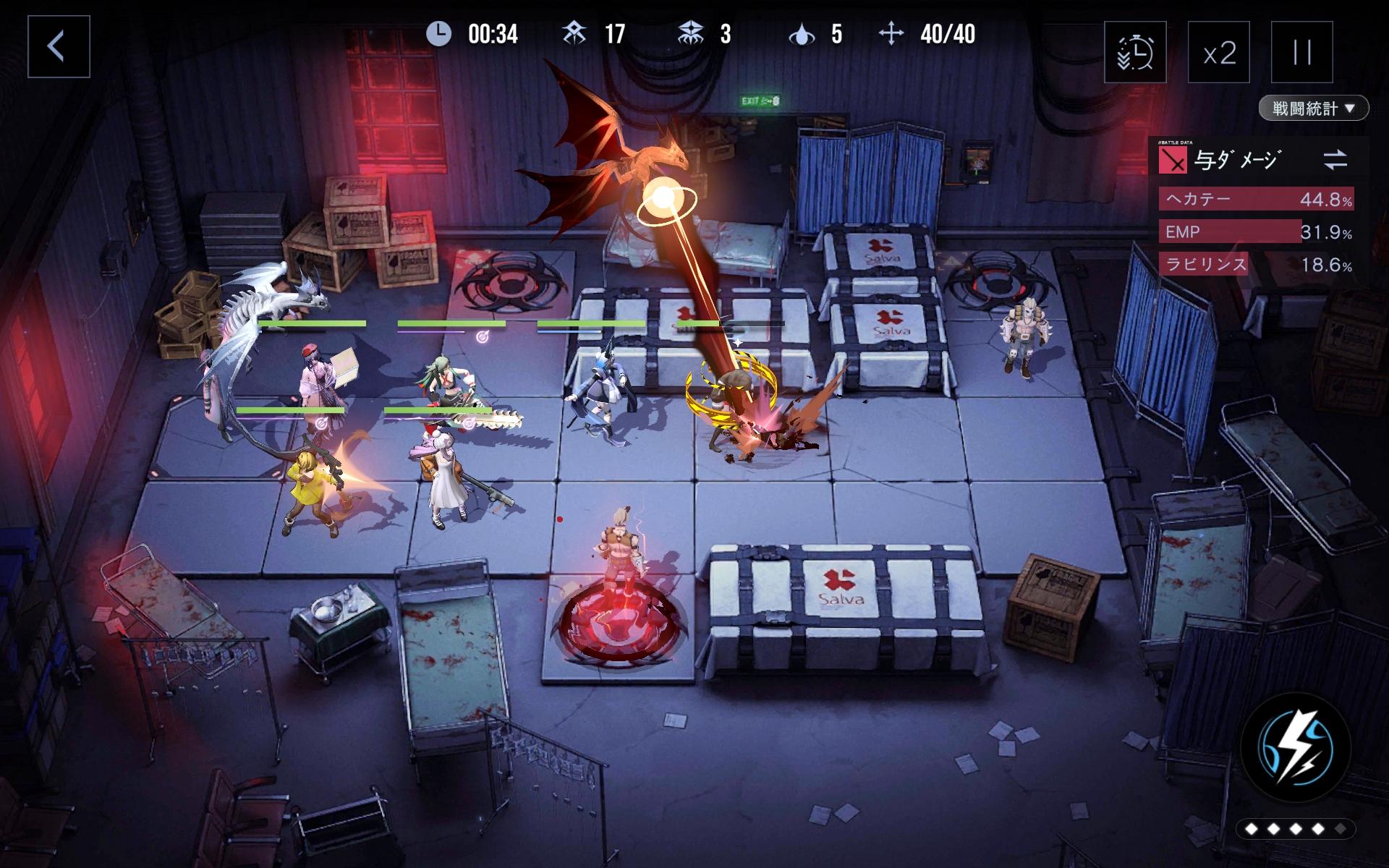Activate the lightning bolt skill
Image resolution: width=1389 pixels, height=868 pixels.
pos(1295,749)
